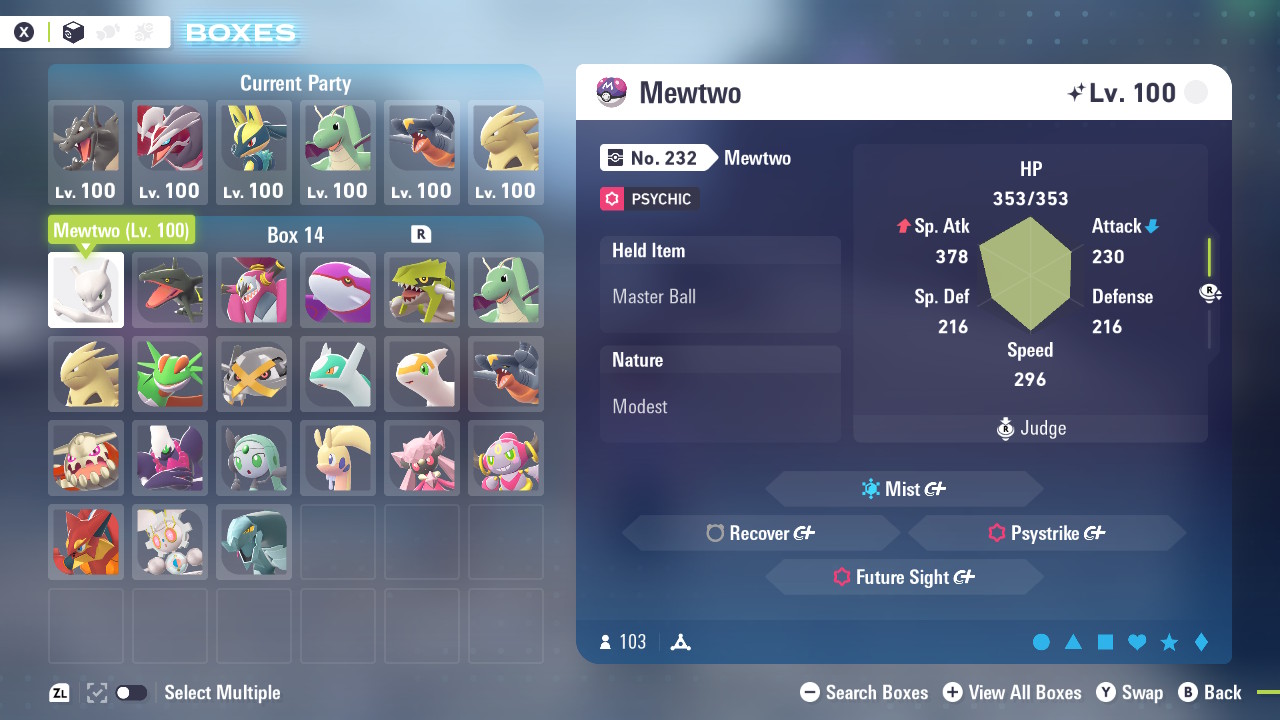The height and width of the screenshot is (720, 1280).
Task: Toggle the star marking on Mewtwo
Action: [x=1169, y=642]
